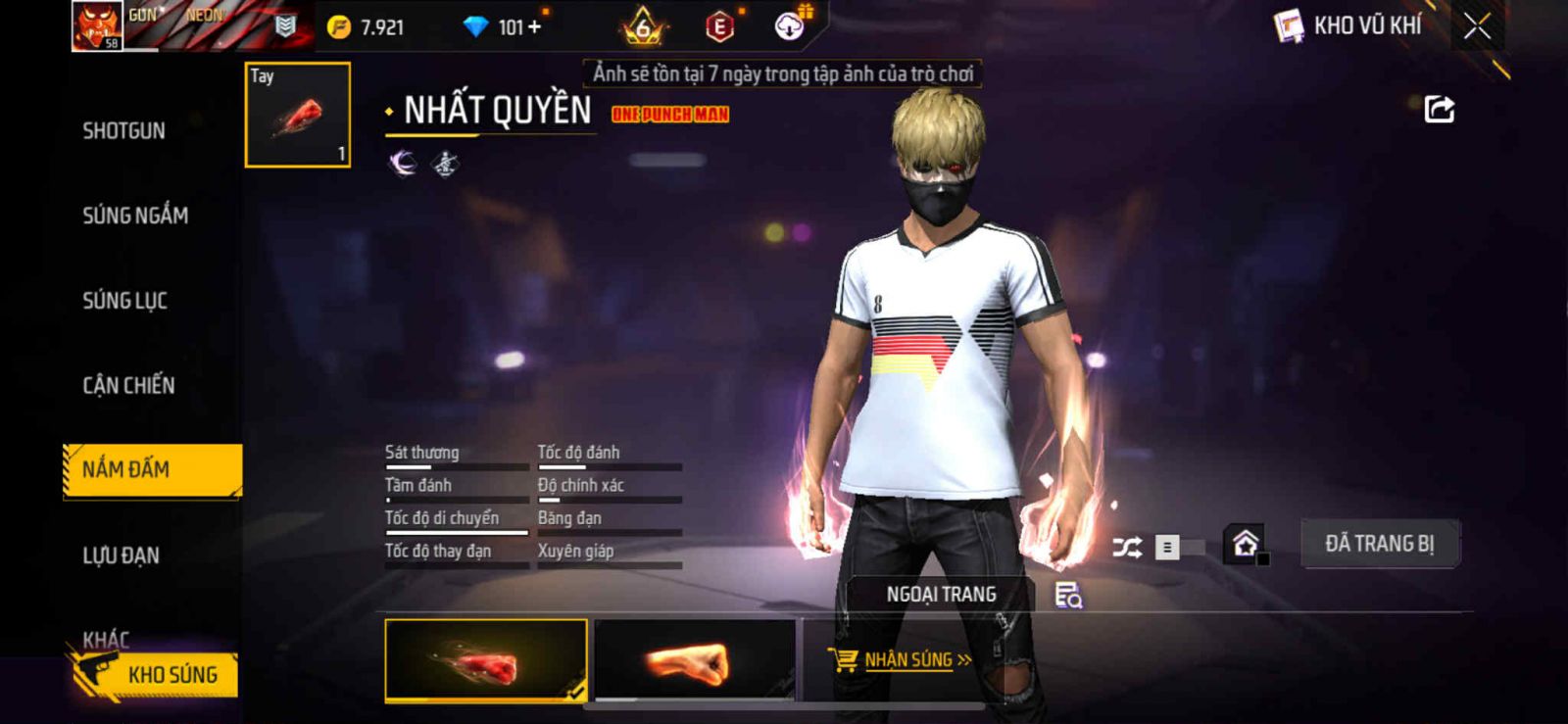Open the red E badge icon

coord(719,27)
